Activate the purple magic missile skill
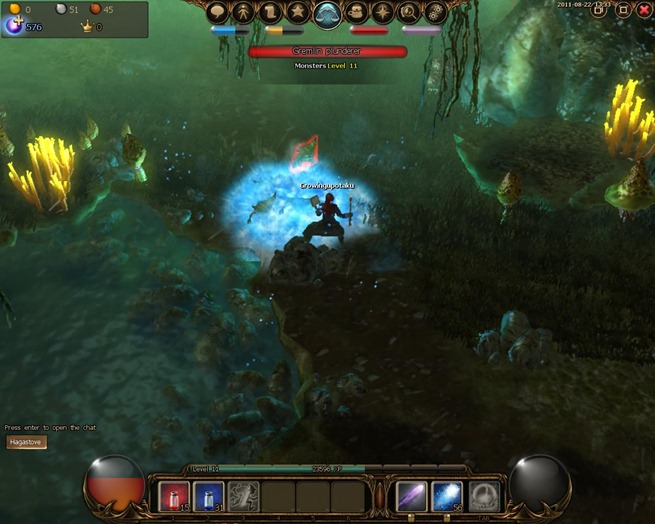The width and height of the screenshot is (655, 524). pos(412,497)
